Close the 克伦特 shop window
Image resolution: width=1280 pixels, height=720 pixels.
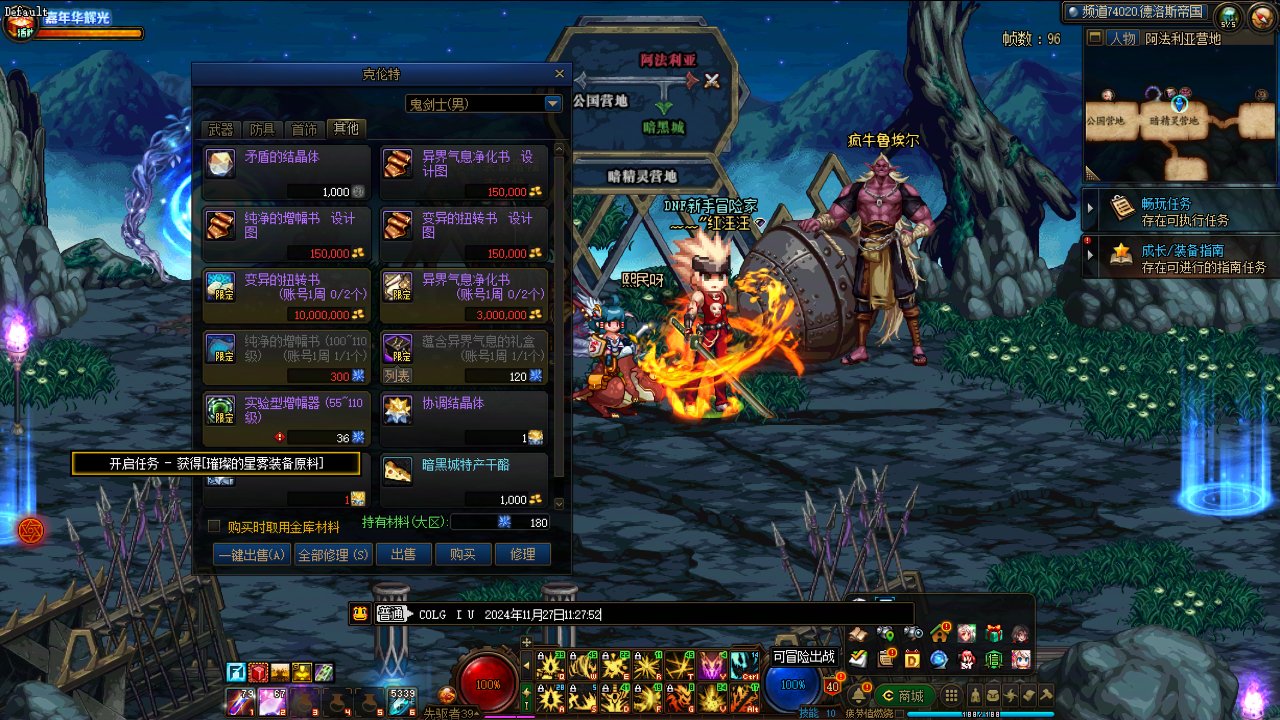(559, 74)
